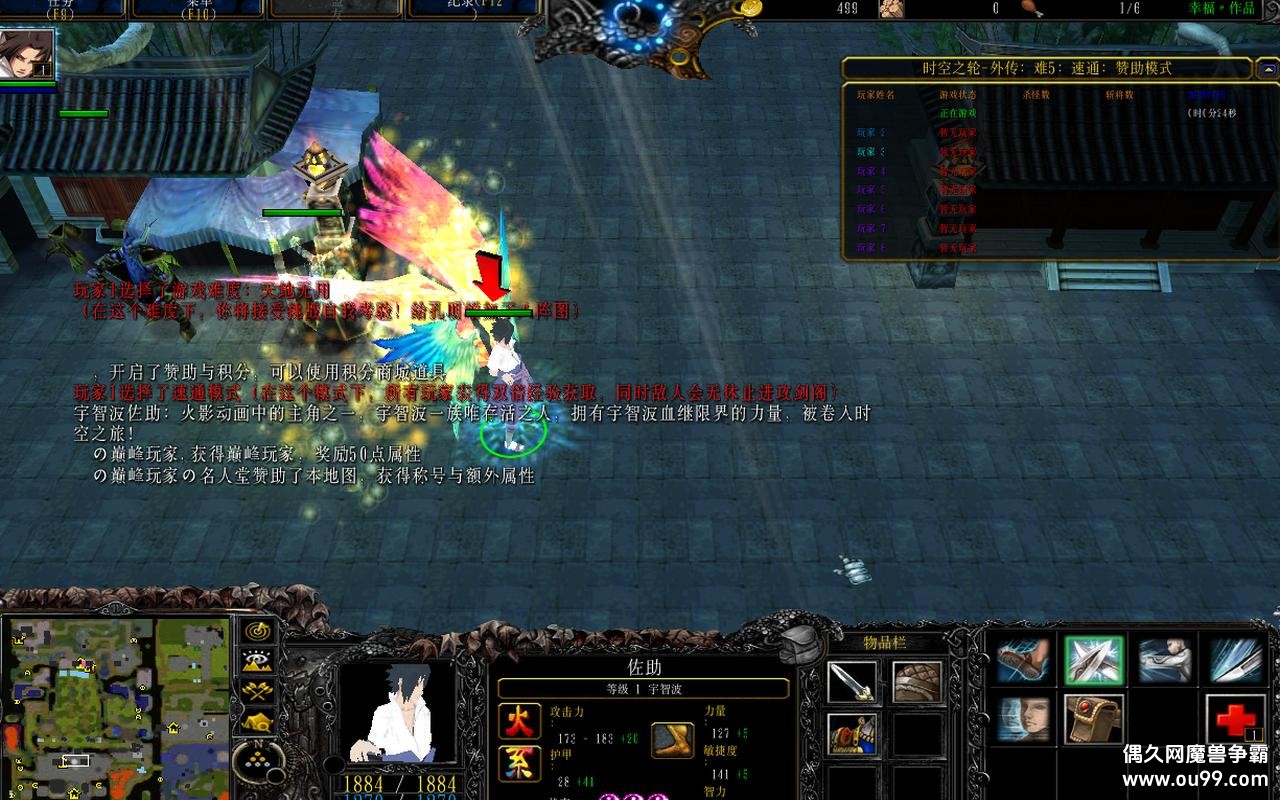Open the Quests (F9) menu
The image size is (1280, 800).
63,9
